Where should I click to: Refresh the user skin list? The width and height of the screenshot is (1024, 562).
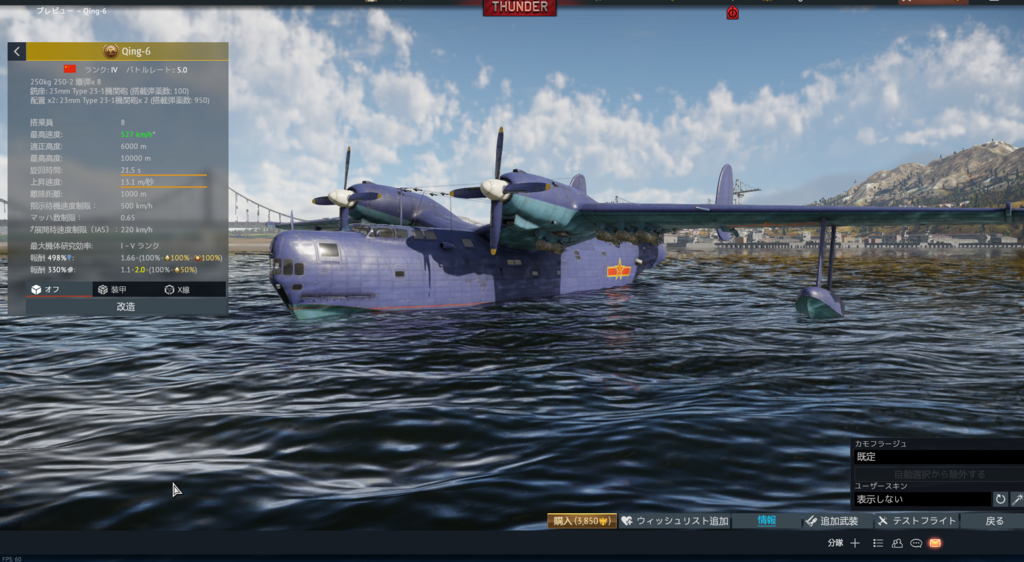[1000, 498]
